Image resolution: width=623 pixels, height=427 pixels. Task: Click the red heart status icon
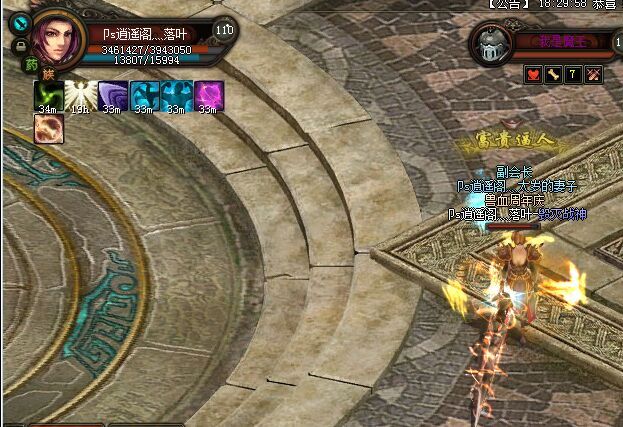coord(534,74)
